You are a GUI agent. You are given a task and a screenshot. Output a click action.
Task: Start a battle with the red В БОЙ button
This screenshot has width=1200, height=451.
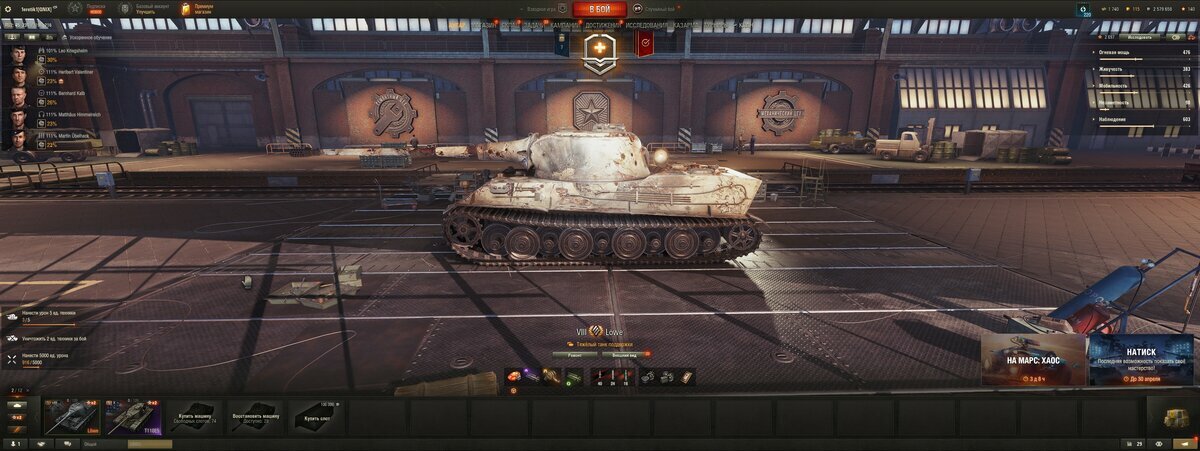coord(600,9)
